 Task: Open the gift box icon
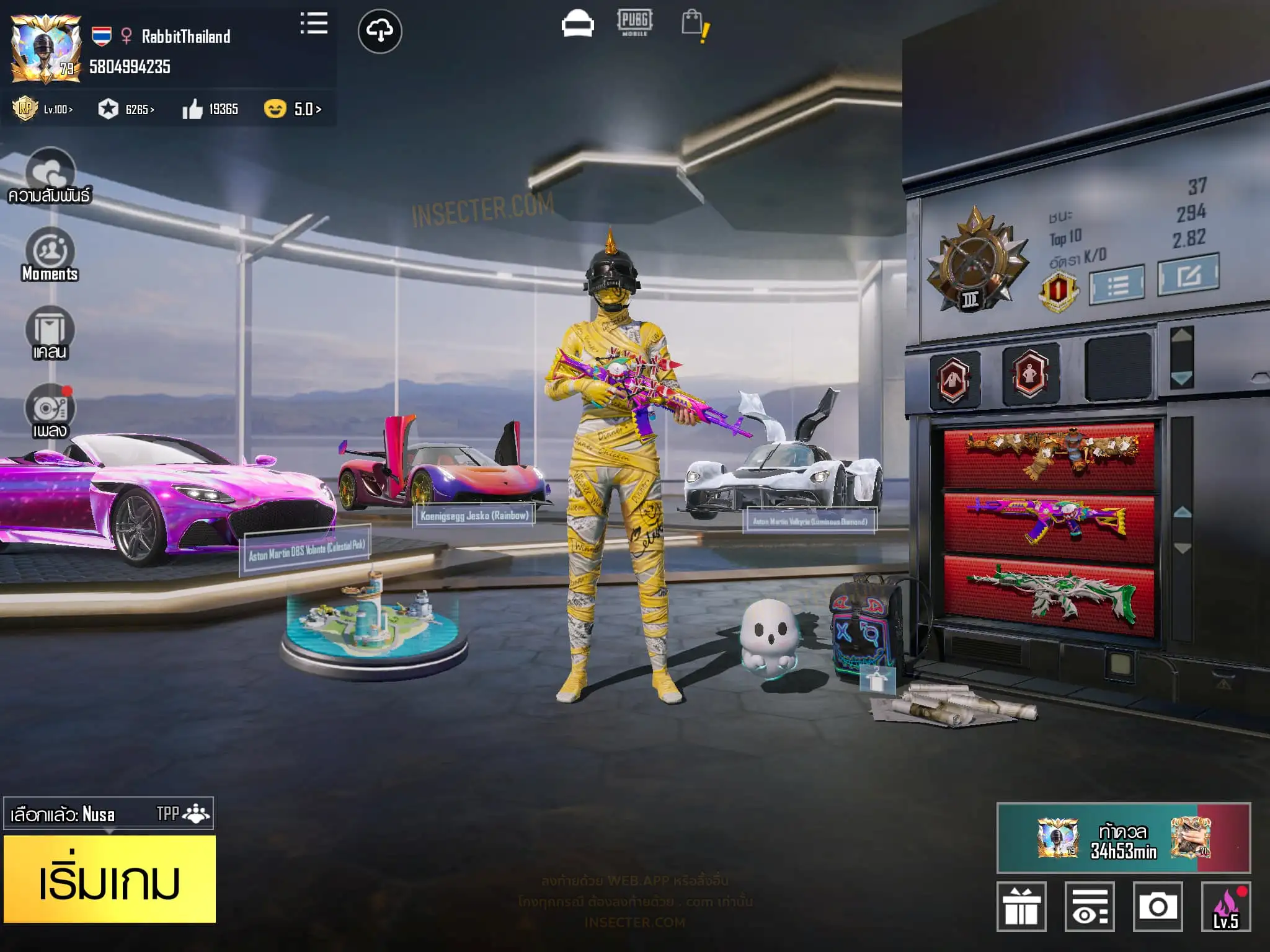[1021, 907]
